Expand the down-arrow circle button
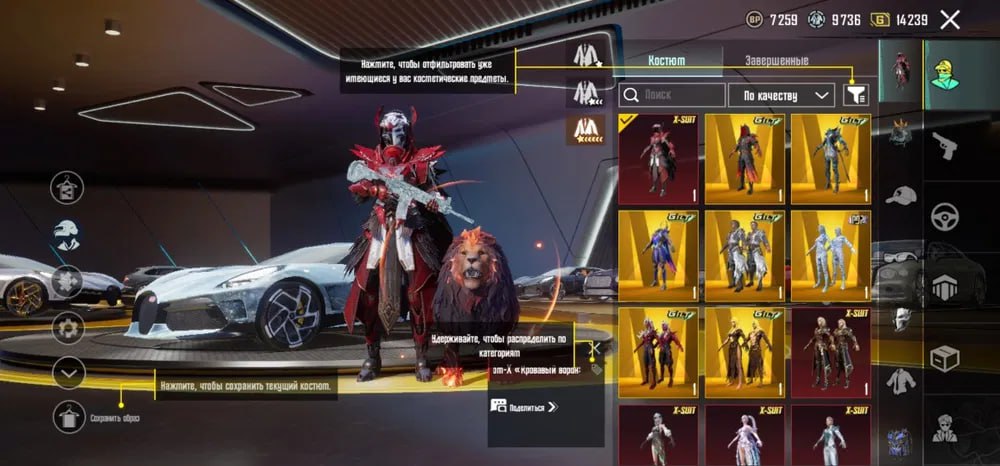 click(68, 373)
